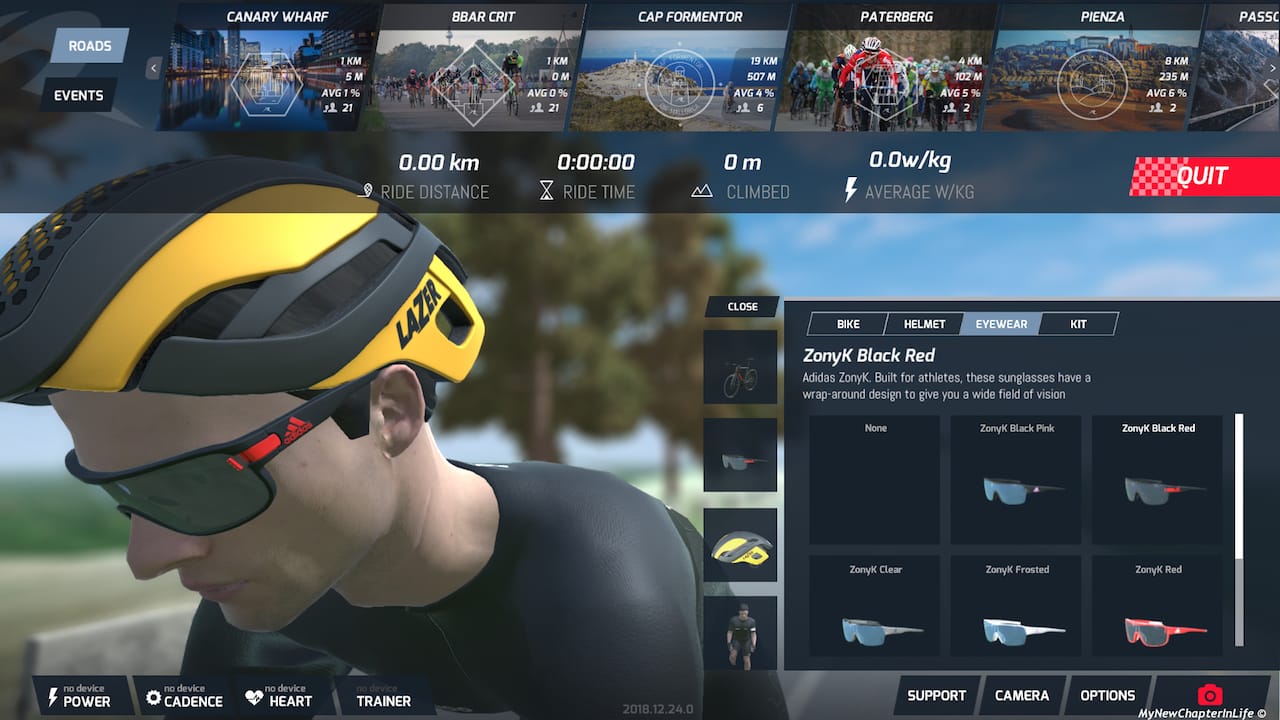Close the customization panel
This screenshot has height=720, width=1280.
click(742, 307)
